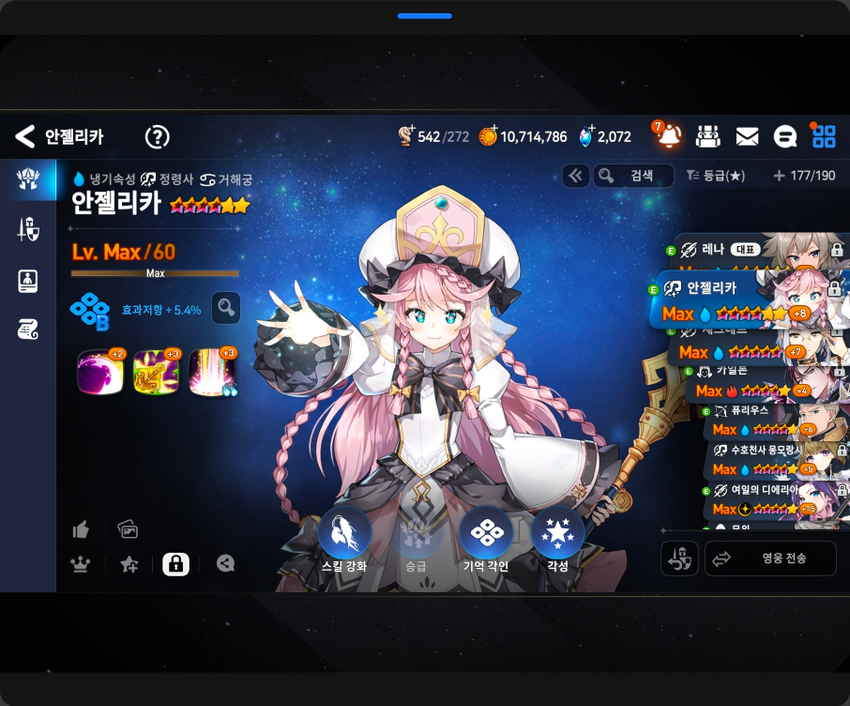Image resolution: width=850 pixels, height=706 pixels.
Task: Inspect imprint effect with magnifier button
Action: pos(227,308)
